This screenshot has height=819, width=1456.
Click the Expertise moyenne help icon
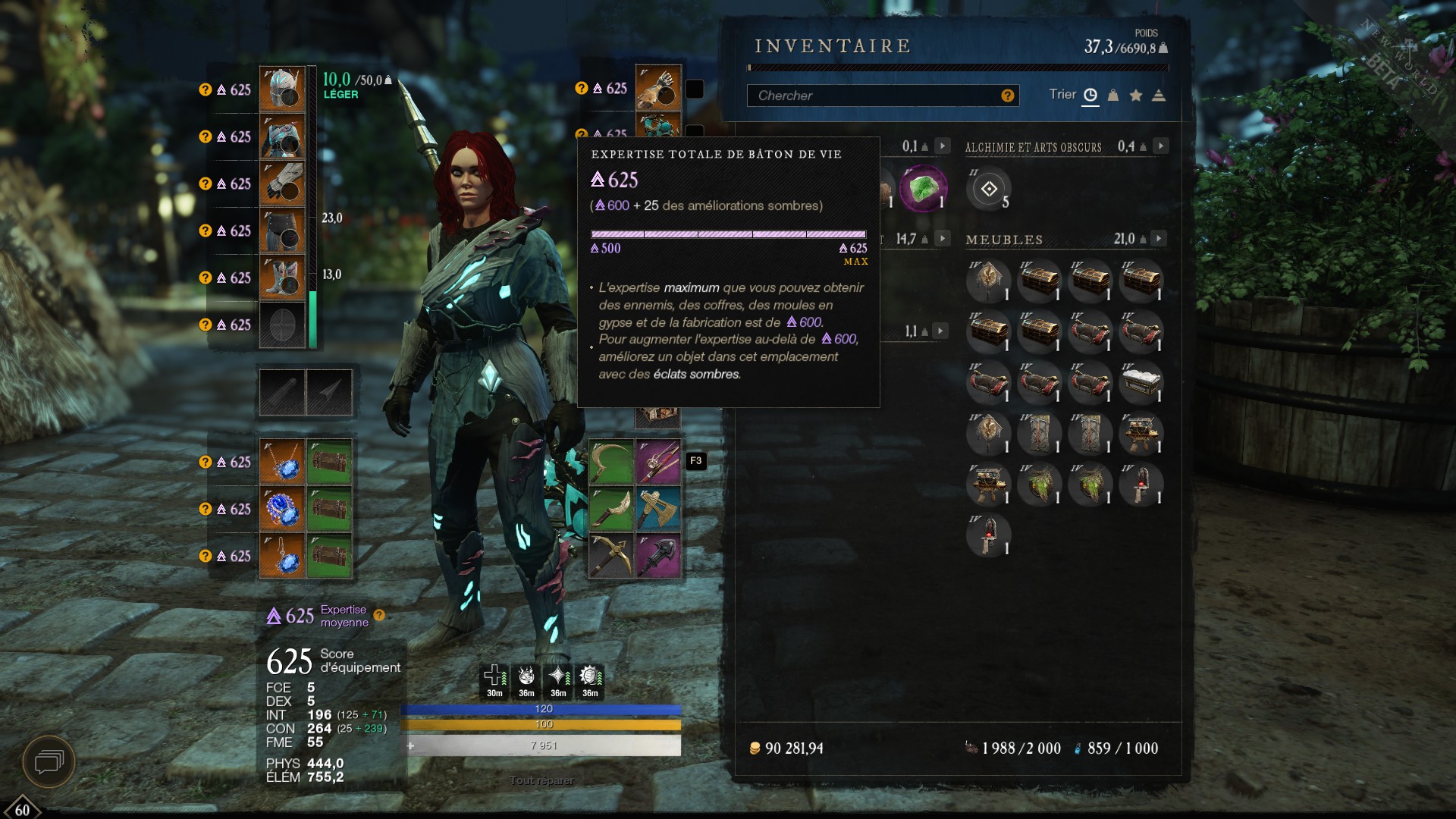pyautogui.click(x=379, y=615)
